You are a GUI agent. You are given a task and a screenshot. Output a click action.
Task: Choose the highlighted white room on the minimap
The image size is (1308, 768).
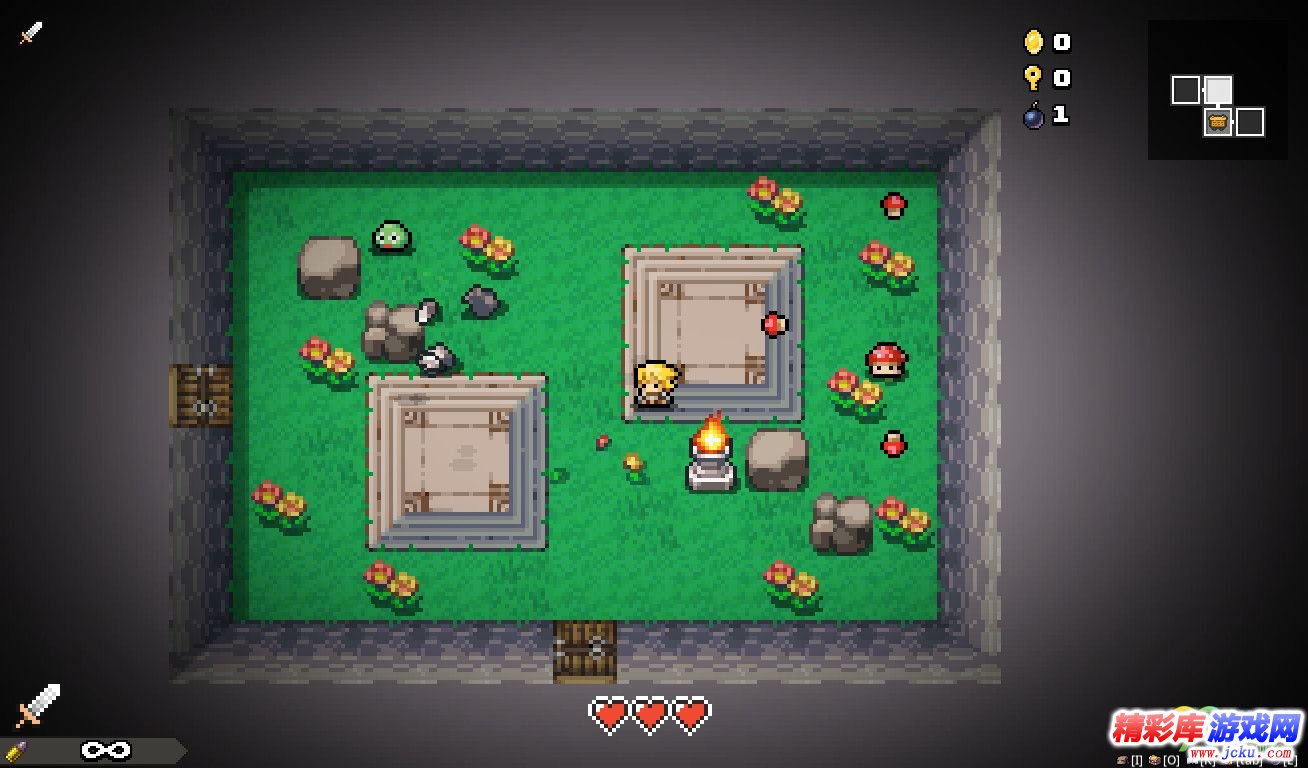1217,91
